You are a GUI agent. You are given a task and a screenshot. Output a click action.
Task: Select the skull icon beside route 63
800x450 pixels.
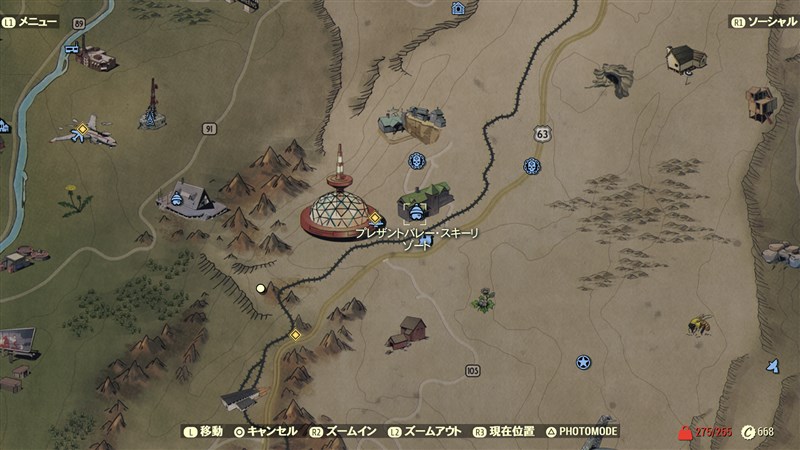pos(532,166)
